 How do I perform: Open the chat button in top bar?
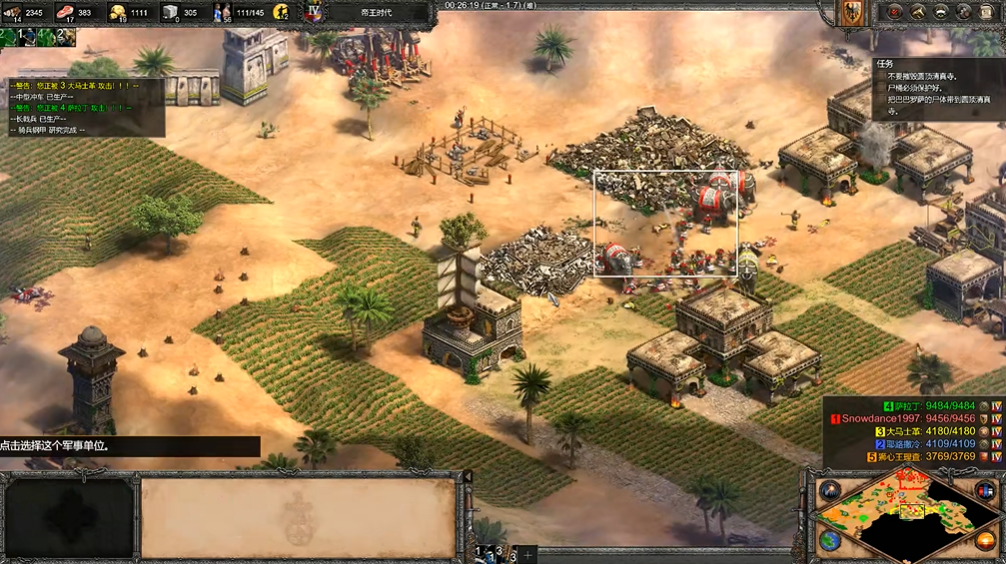tap(965, 12)
